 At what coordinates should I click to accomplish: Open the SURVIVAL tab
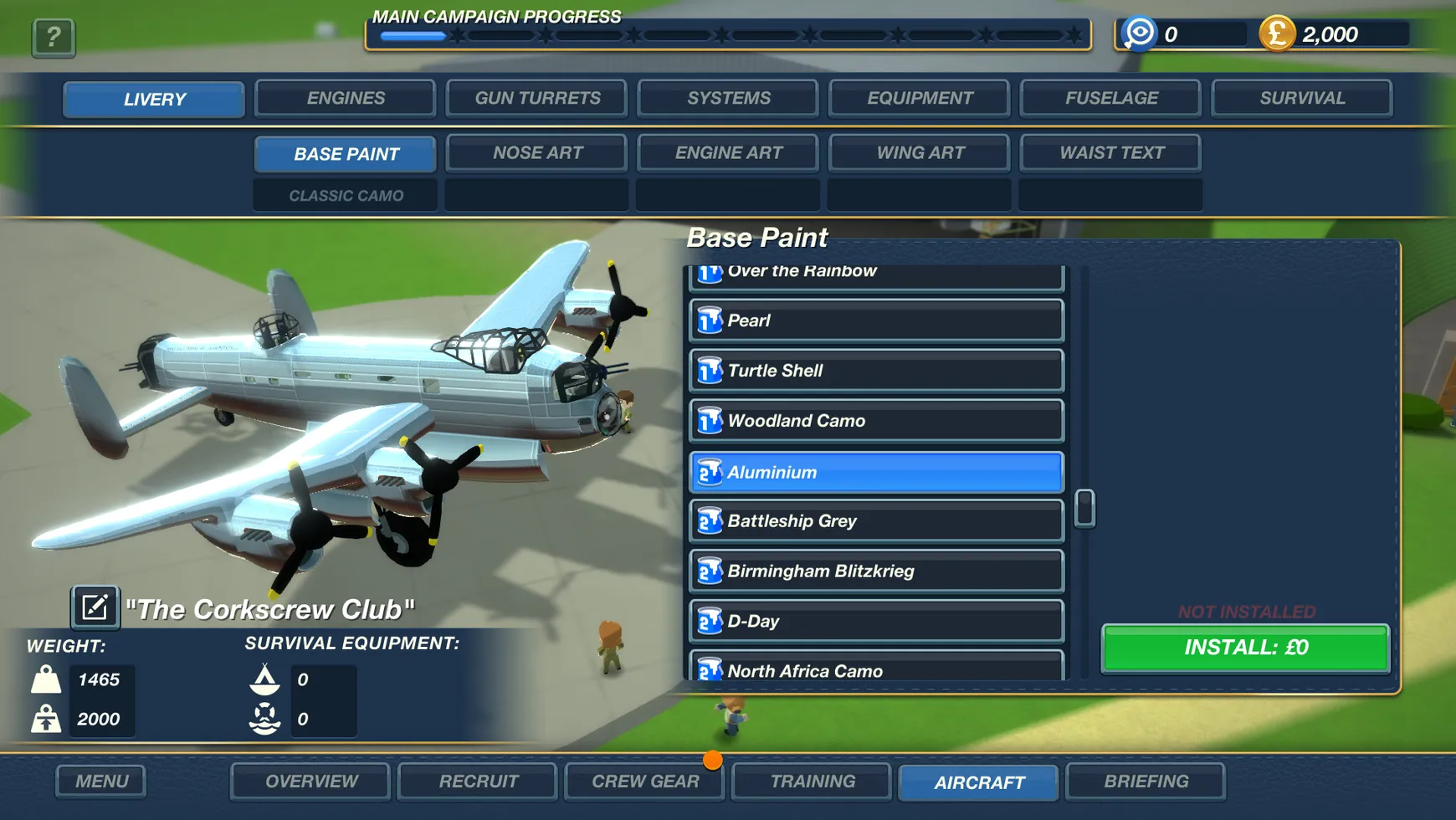[1301, 98]
